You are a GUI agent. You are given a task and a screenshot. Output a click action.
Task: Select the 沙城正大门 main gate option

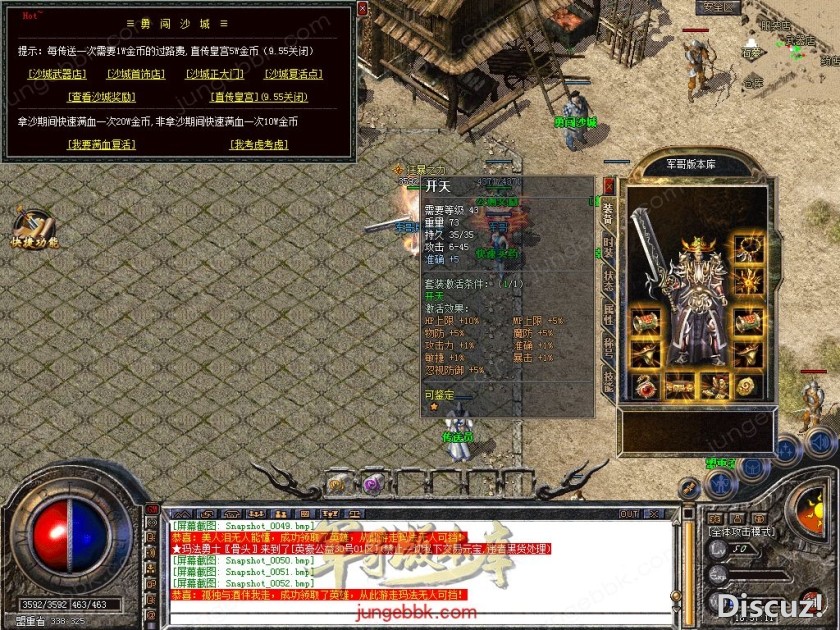214,73
